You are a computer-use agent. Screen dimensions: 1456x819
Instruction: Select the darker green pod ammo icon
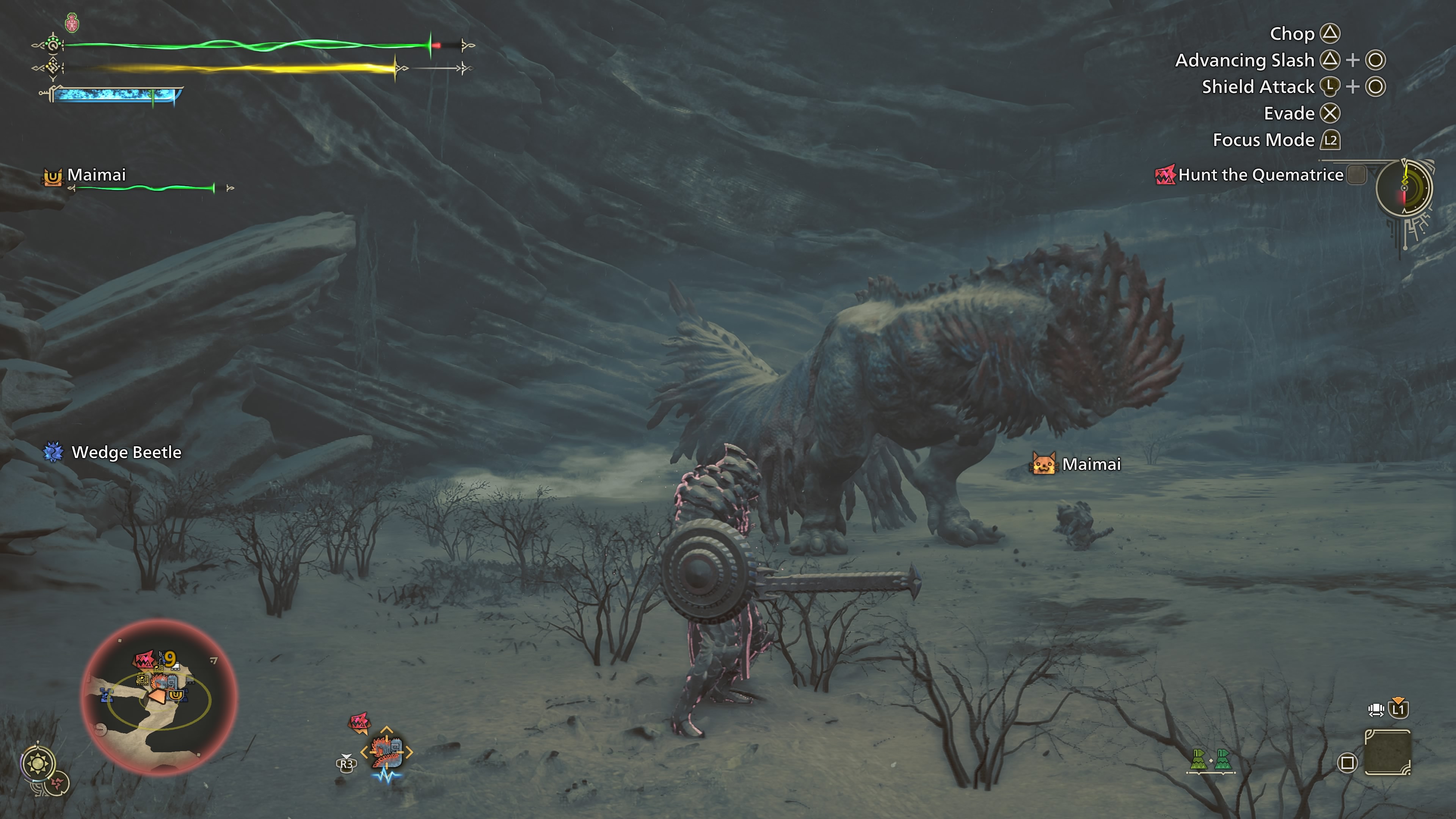(1222, 759)
